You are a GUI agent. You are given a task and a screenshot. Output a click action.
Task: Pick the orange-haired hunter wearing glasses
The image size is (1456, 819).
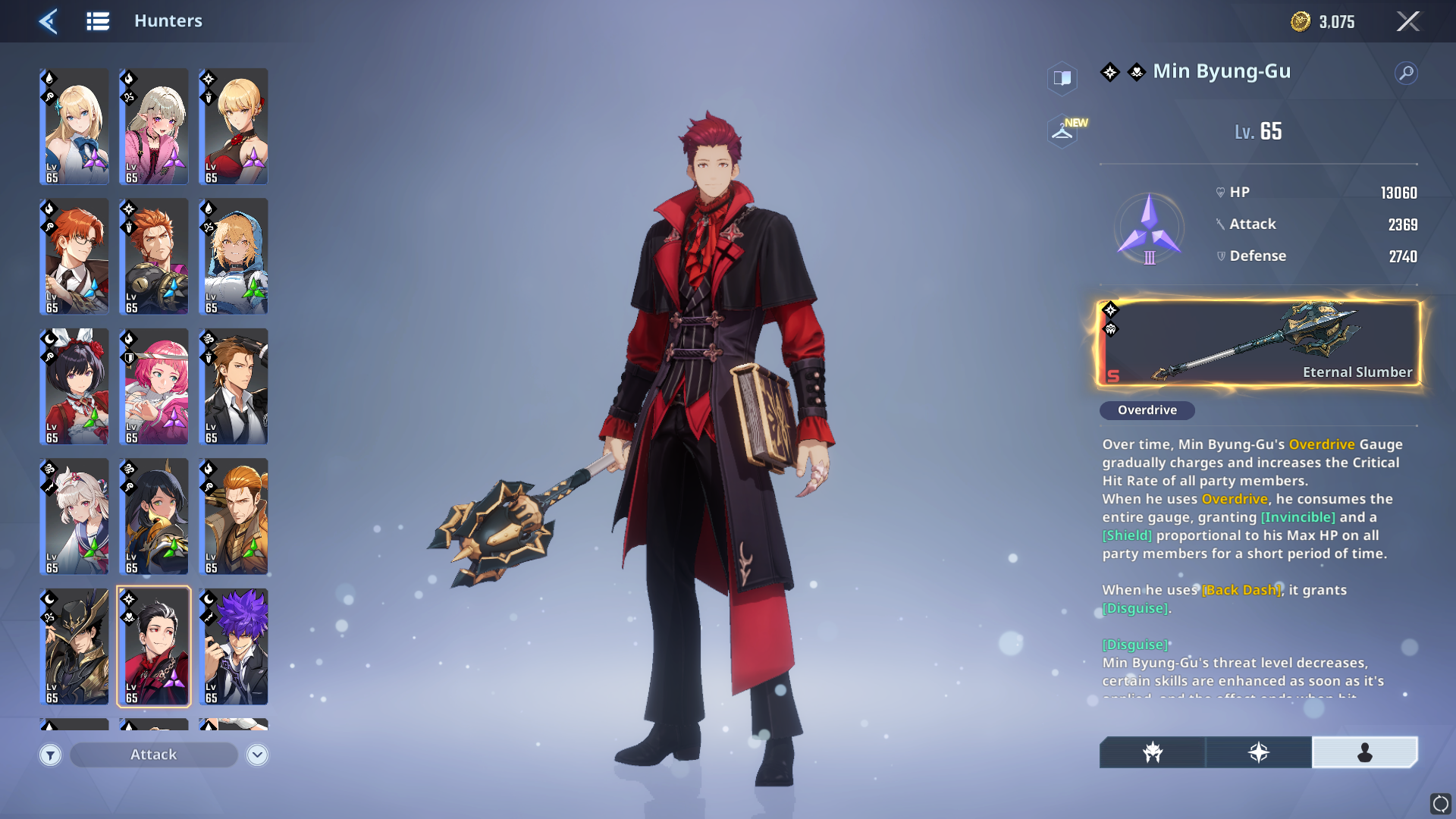(74, 256)
